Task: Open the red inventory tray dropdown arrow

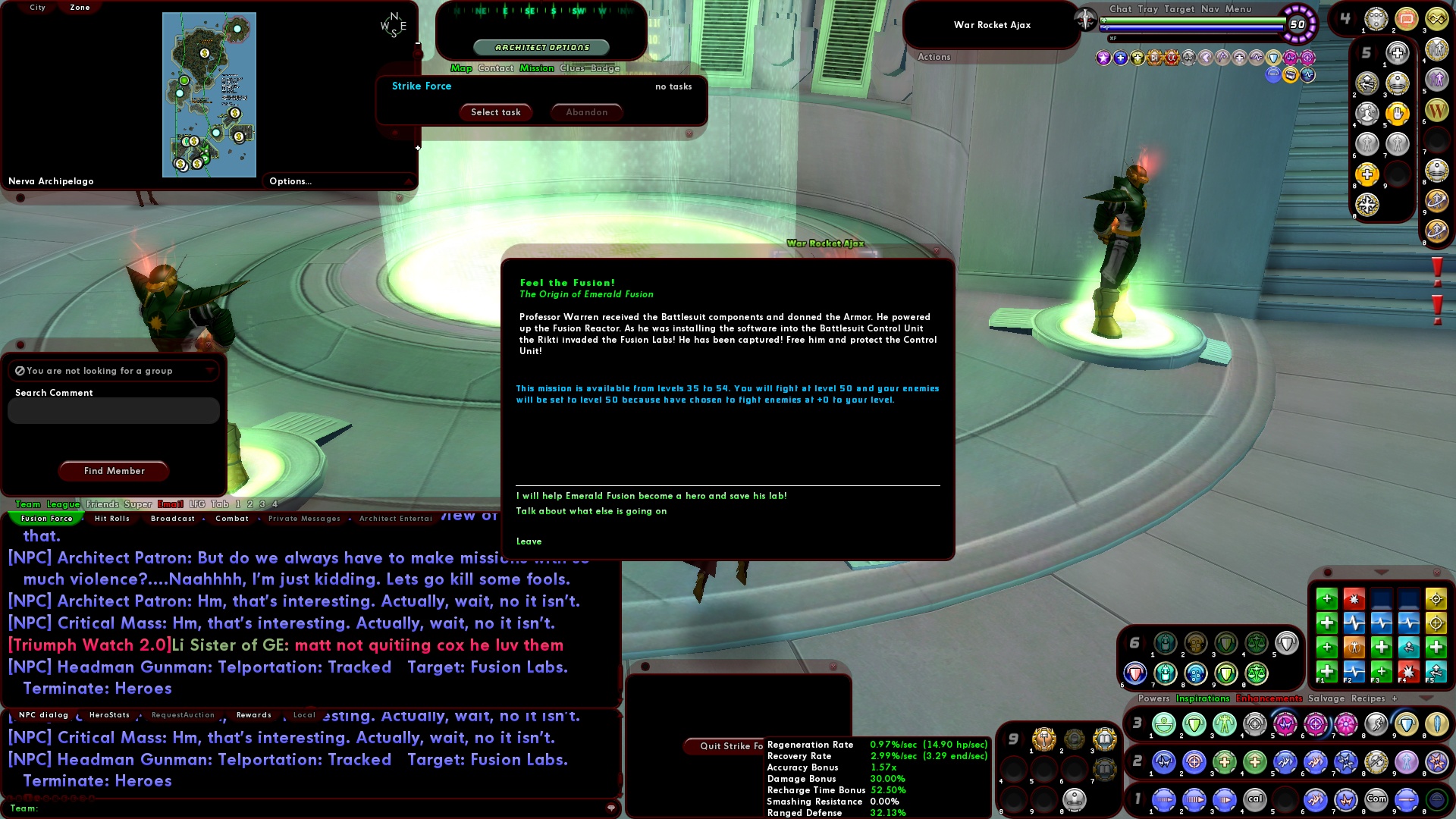Action: pyautogui.click(x=1381, y=573)
